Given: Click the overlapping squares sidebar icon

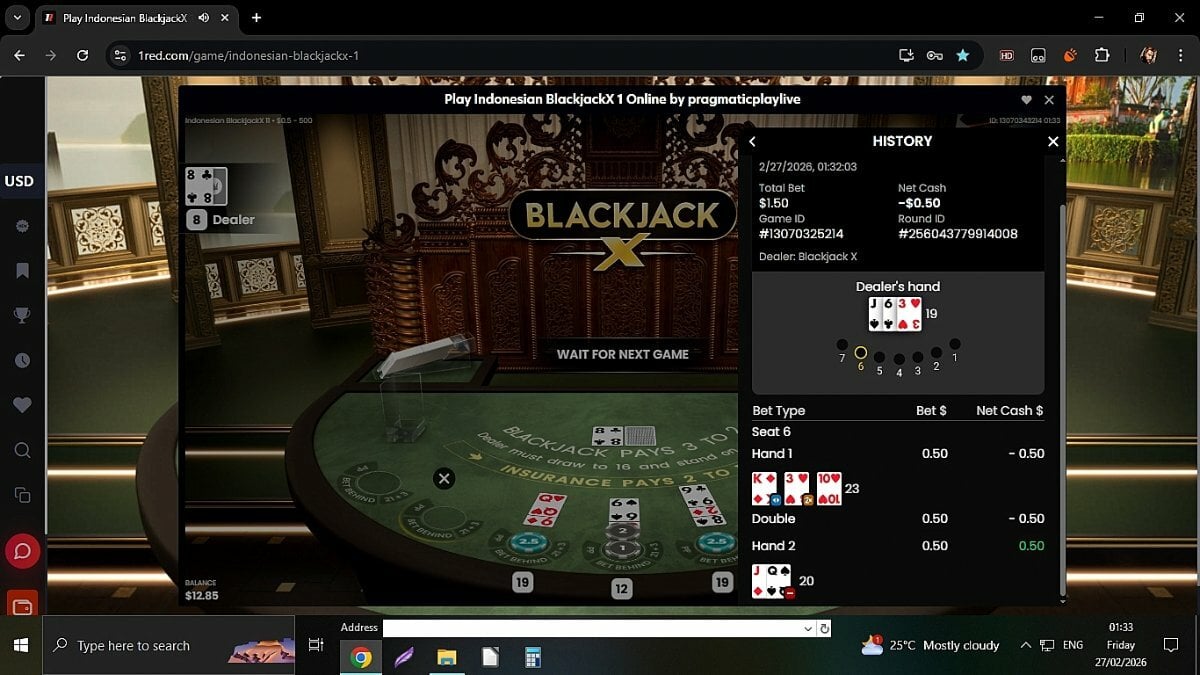Looking at the screenshot, I should [x=22, y=495].
